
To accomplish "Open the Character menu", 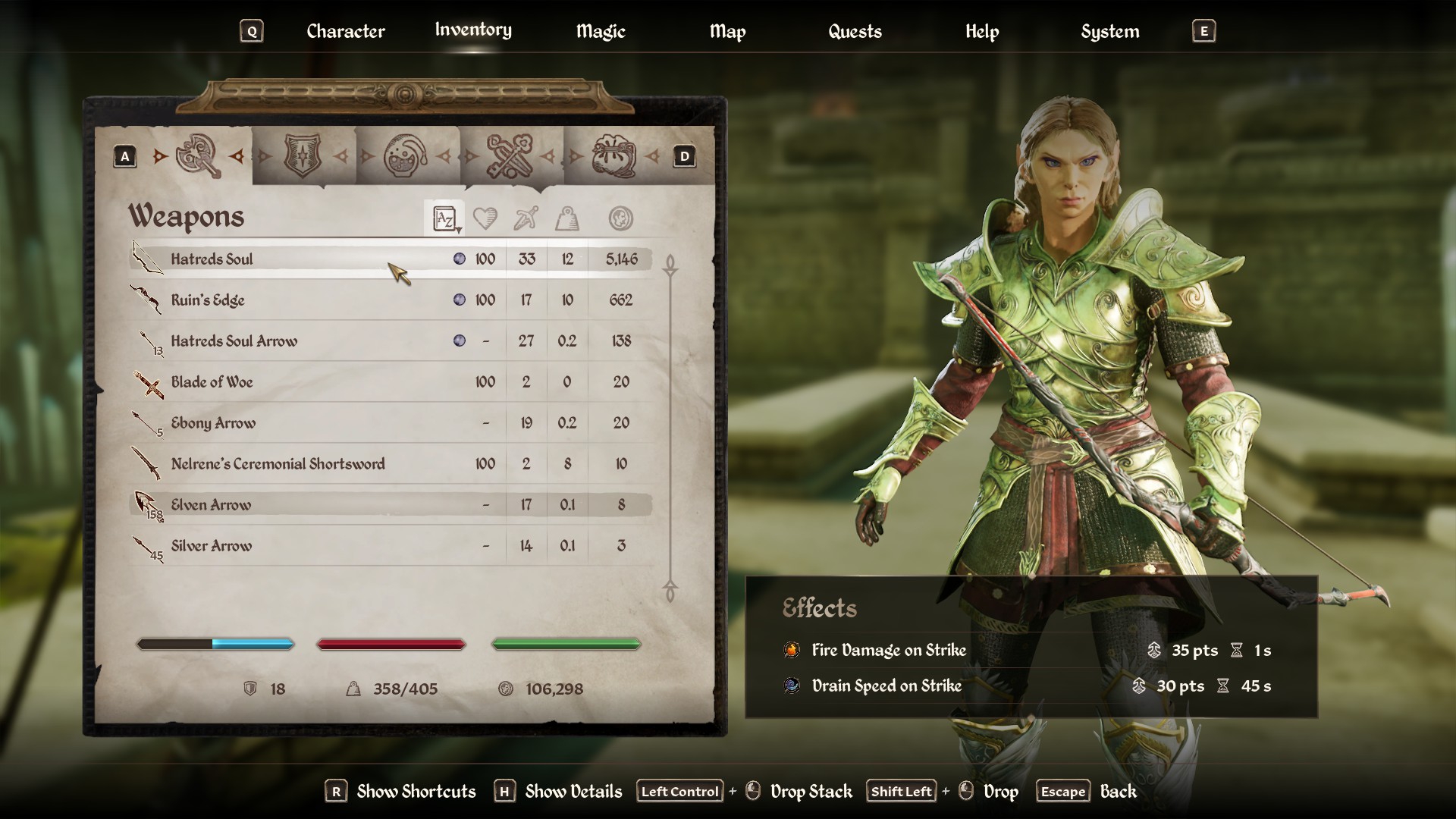I will point(345,31).
